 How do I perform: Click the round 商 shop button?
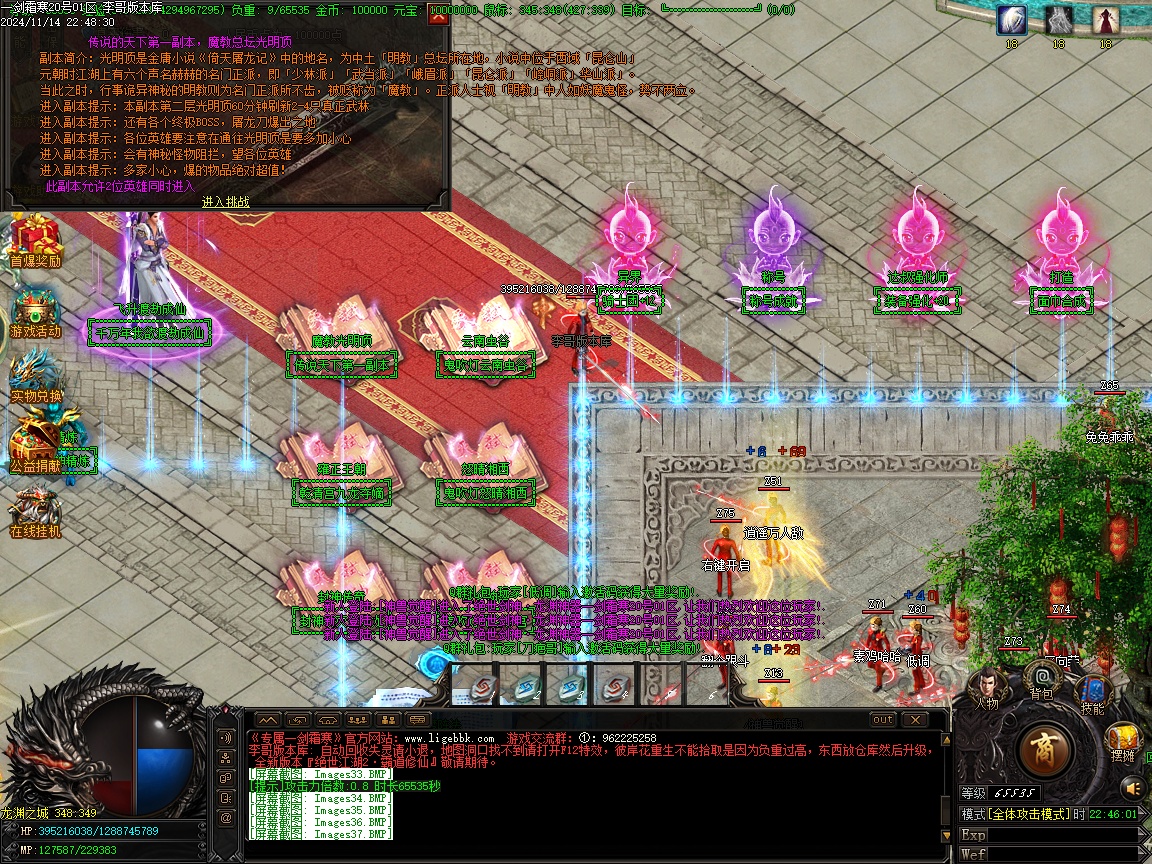[x=1044, y=749]
